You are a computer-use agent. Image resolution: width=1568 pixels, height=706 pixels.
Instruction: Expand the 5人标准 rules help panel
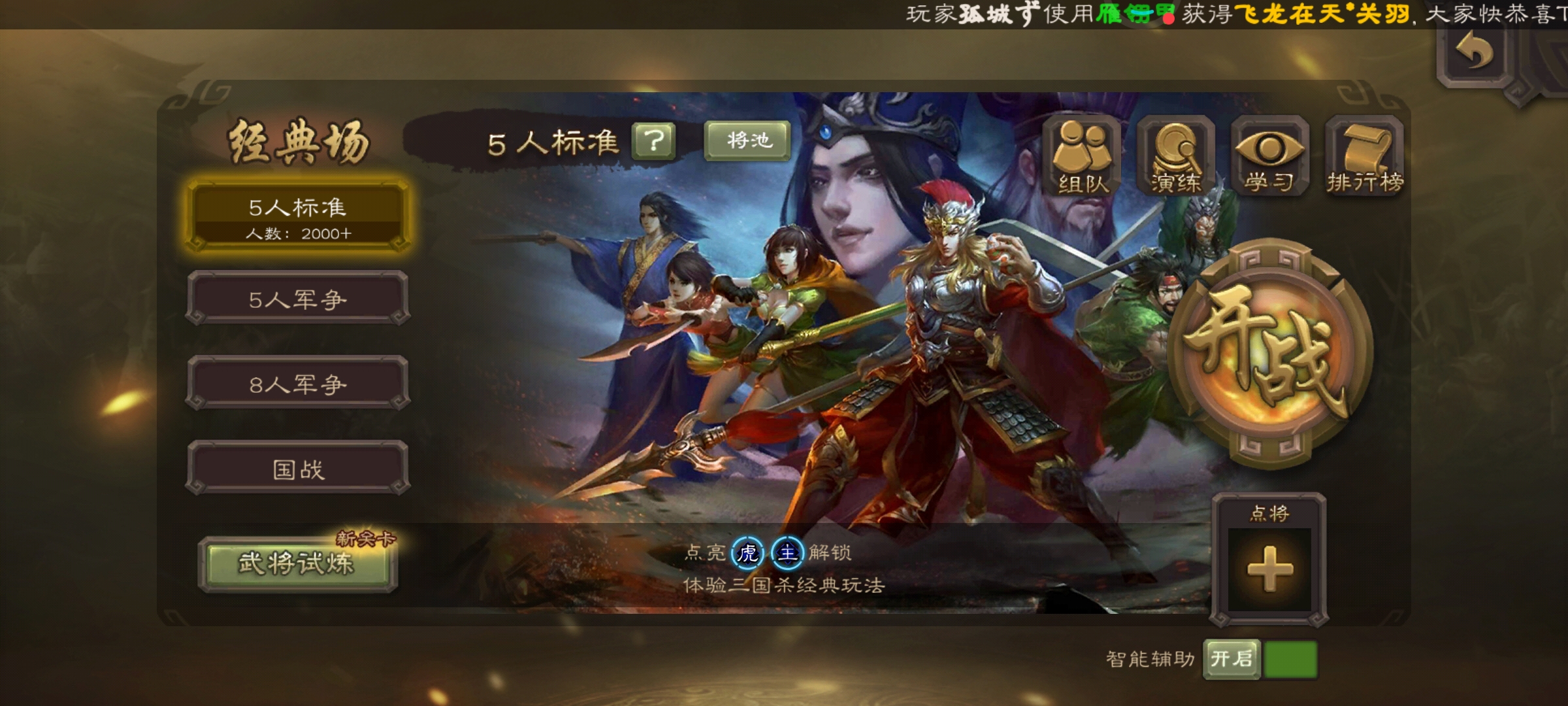tap(654, 142)
